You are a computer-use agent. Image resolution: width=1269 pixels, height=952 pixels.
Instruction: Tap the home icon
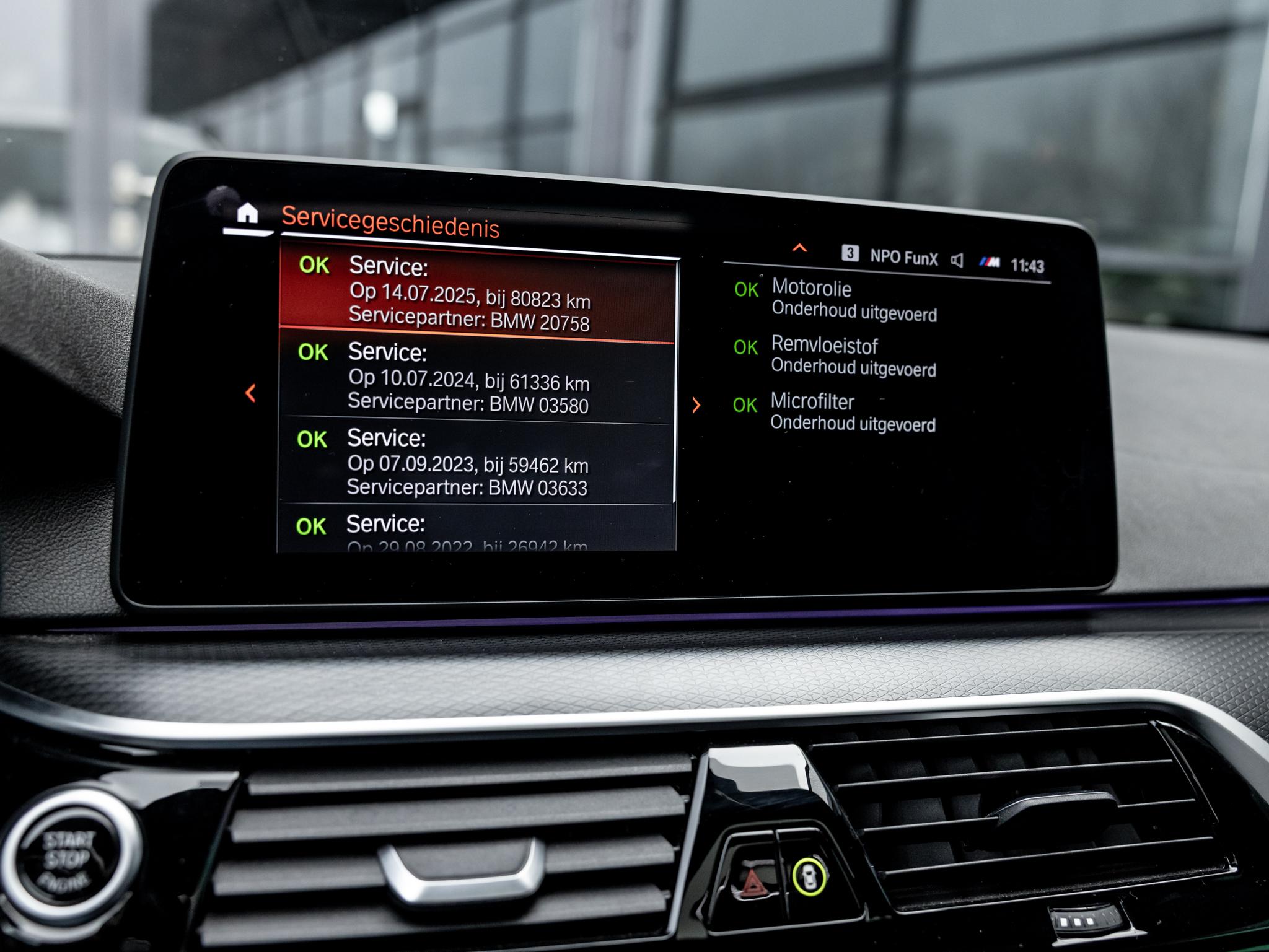[247, 214]
